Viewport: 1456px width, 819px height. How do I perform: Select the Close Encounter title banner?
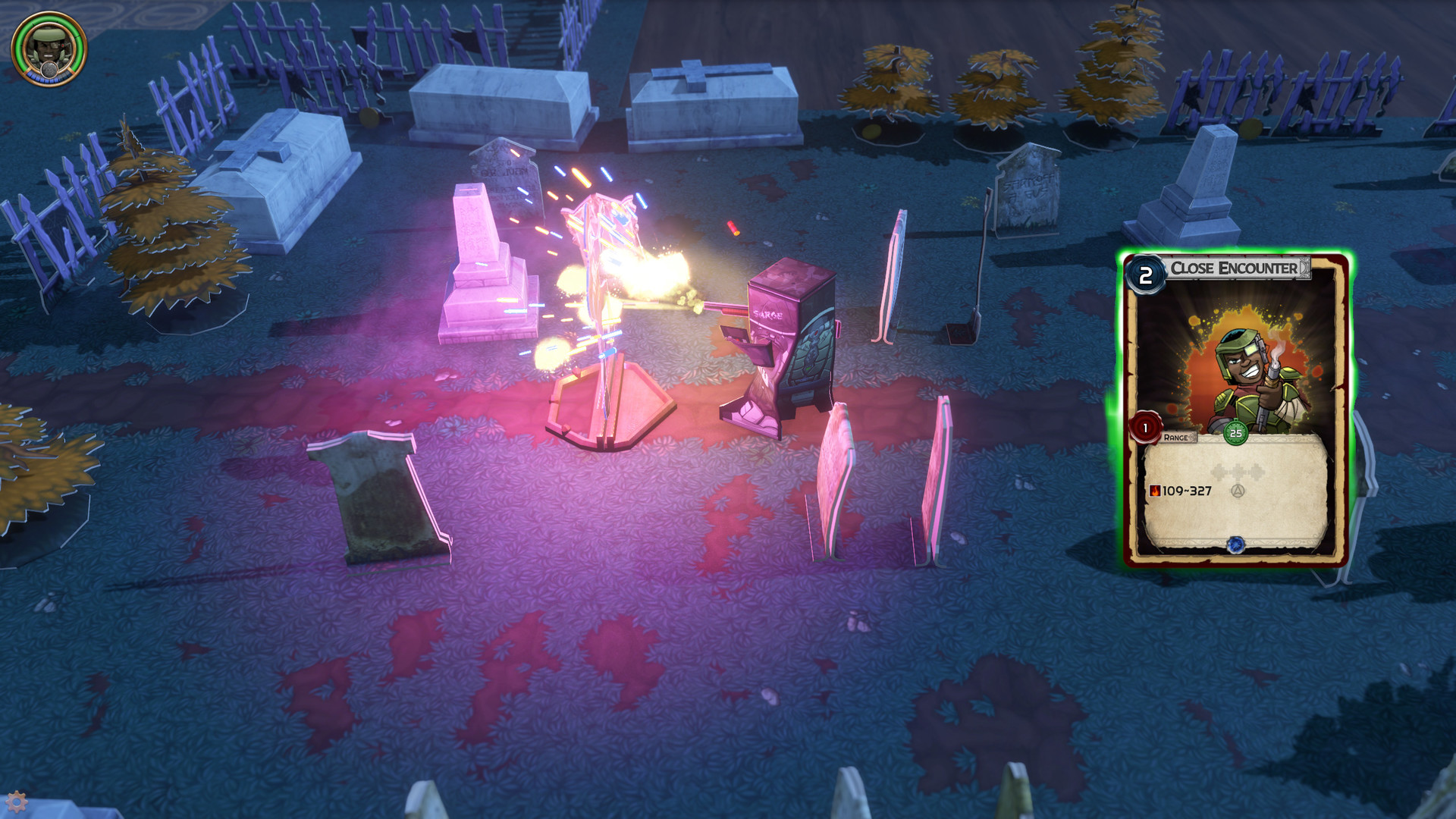(x=1232, y=266)
